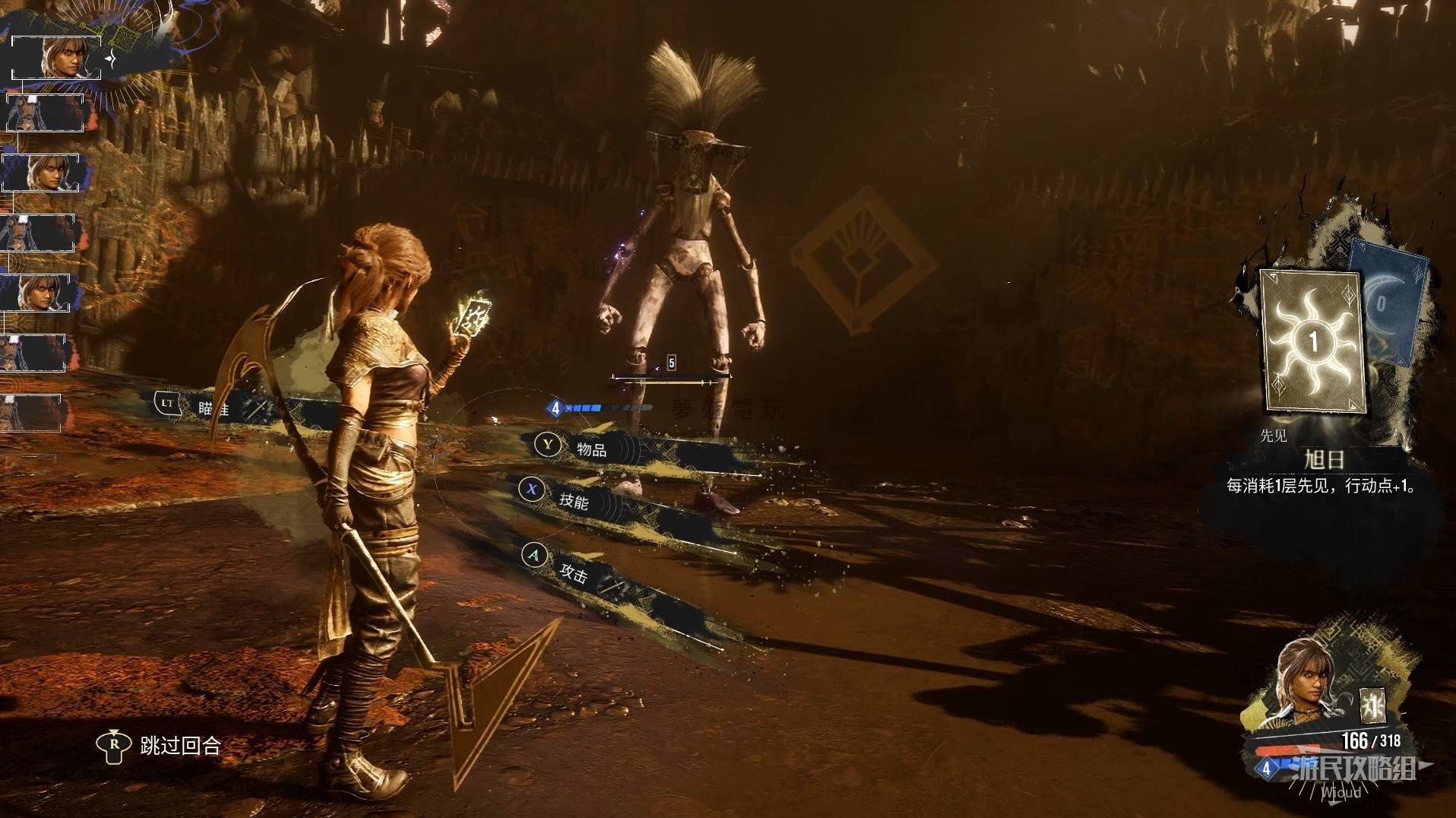The height and width of the screenshot is (818, 1456).
Task: Select the 技能 (Skills) command
Action: click(x=572, y=500)
